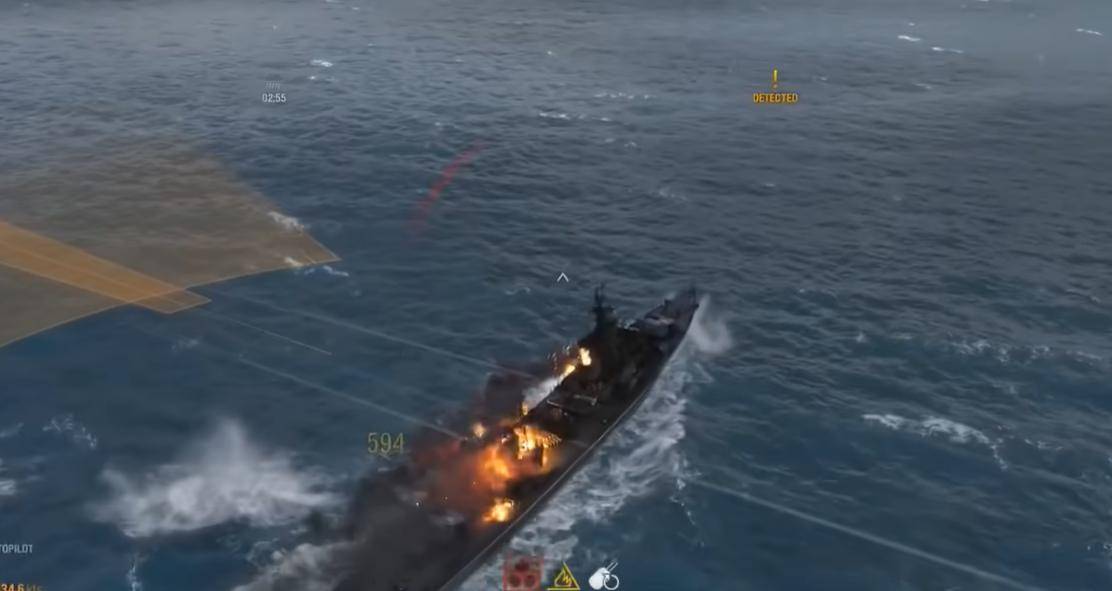This screenshot has height=591, width=1112.
Task: Toggle the AUTOPILOT label
Action: 16,549
